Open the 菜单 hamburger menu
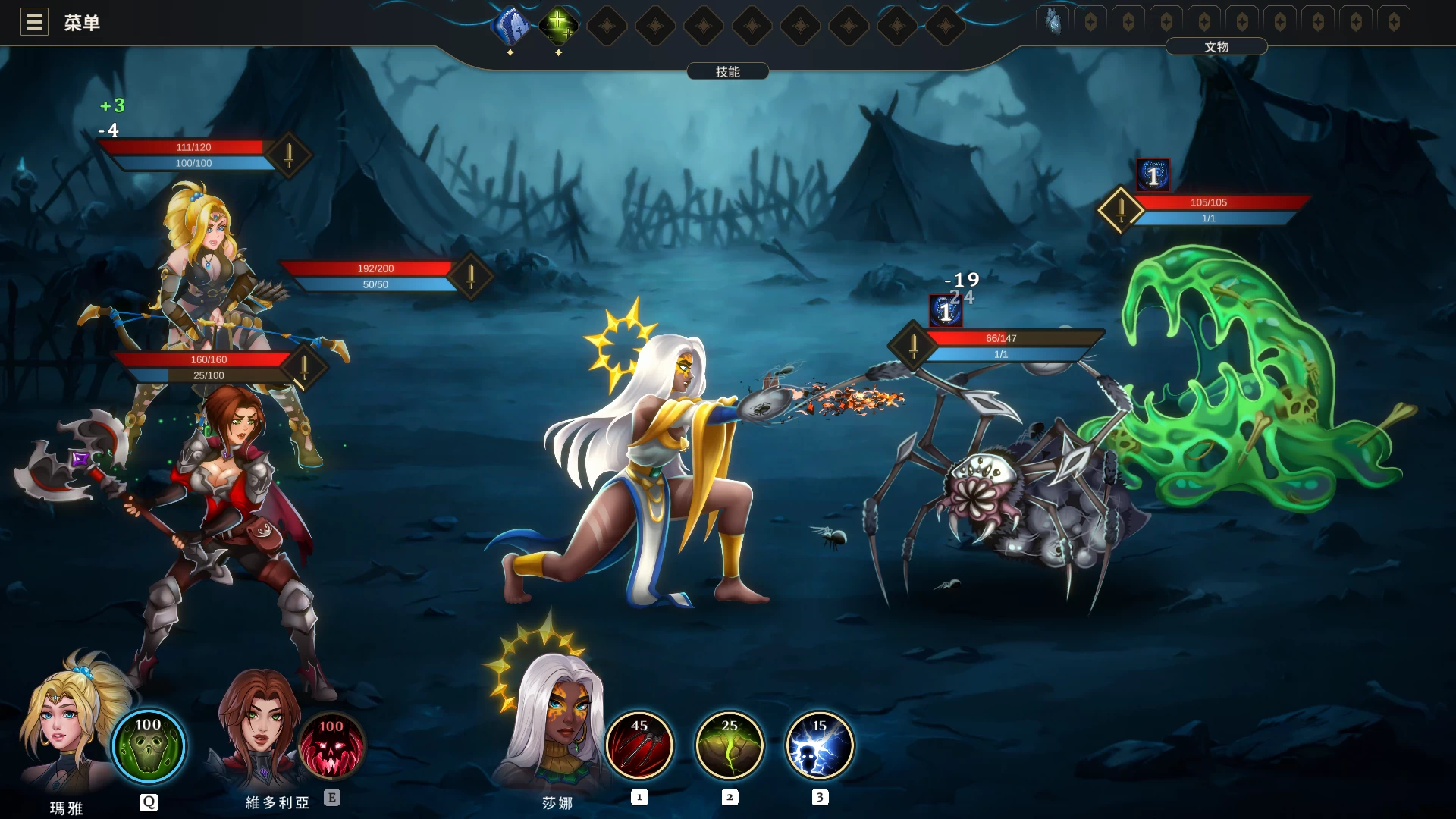The image size is (1456, 819). coord(34,22)
